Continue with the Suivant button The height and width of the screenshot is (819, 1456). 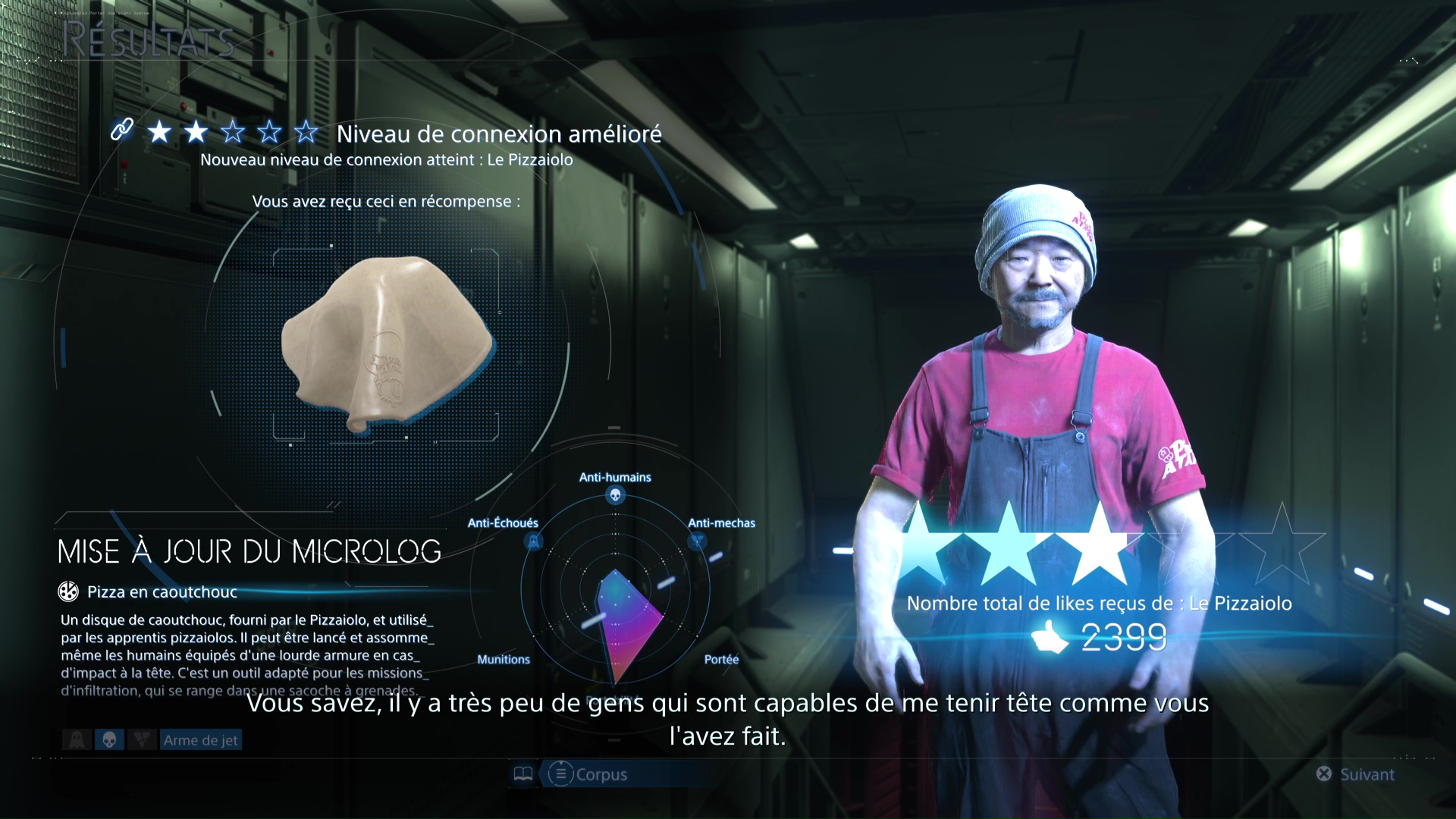click(1356, 774)
